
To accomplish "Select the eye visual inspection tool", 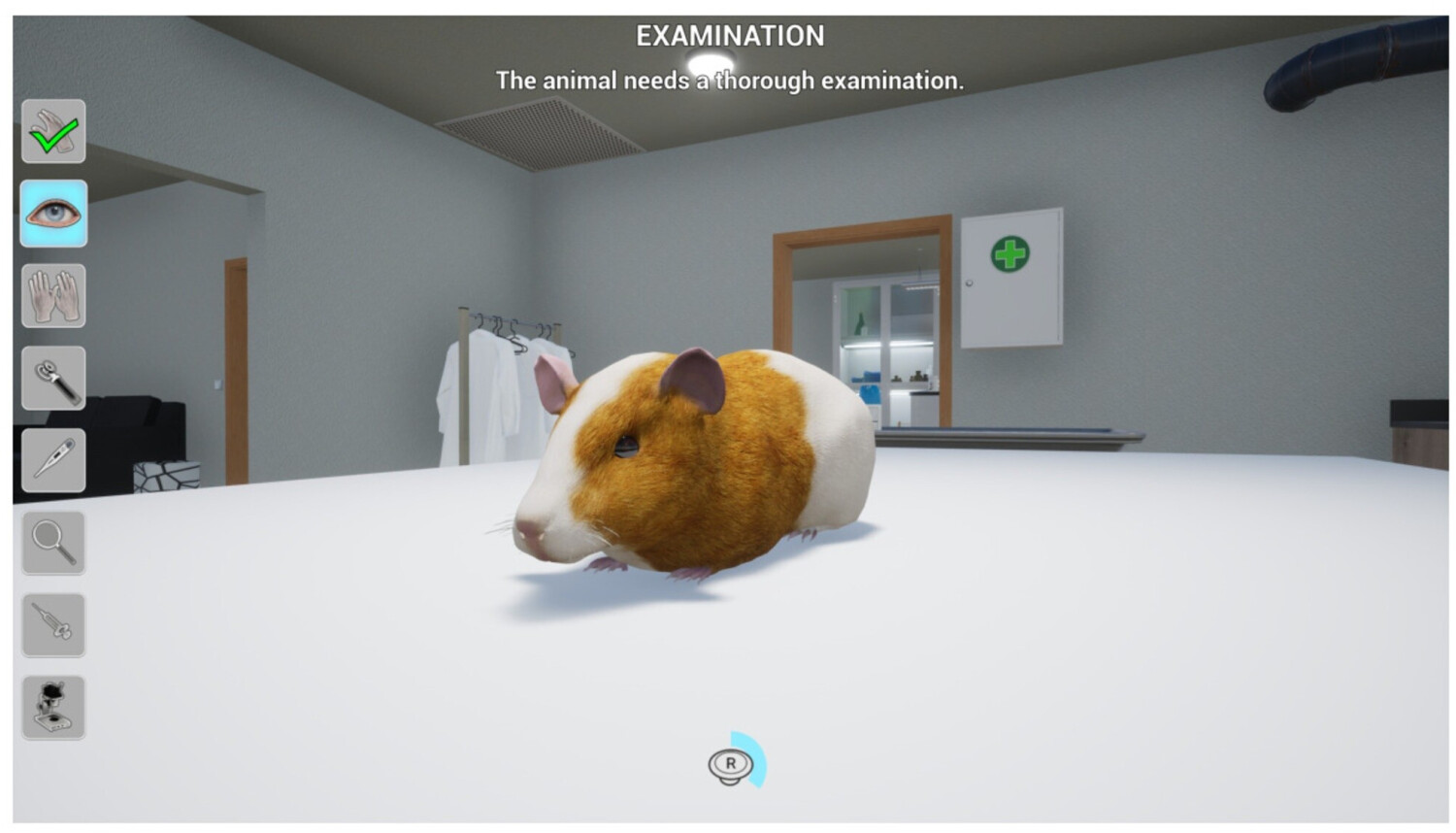I will pyautogui.click(x=53, y=214).
